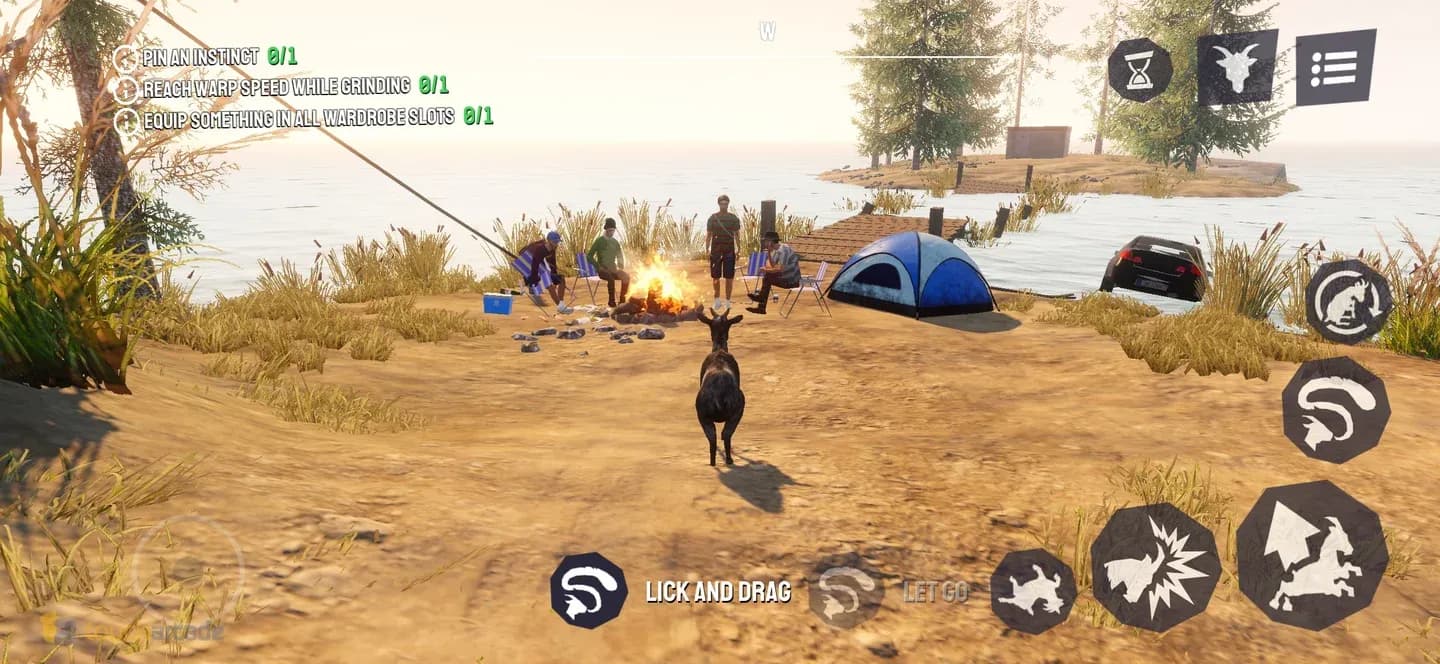Tap the dimmed Let Go button
The image size is (1440, 664).
pyautogui.click(x=845, y=591)
